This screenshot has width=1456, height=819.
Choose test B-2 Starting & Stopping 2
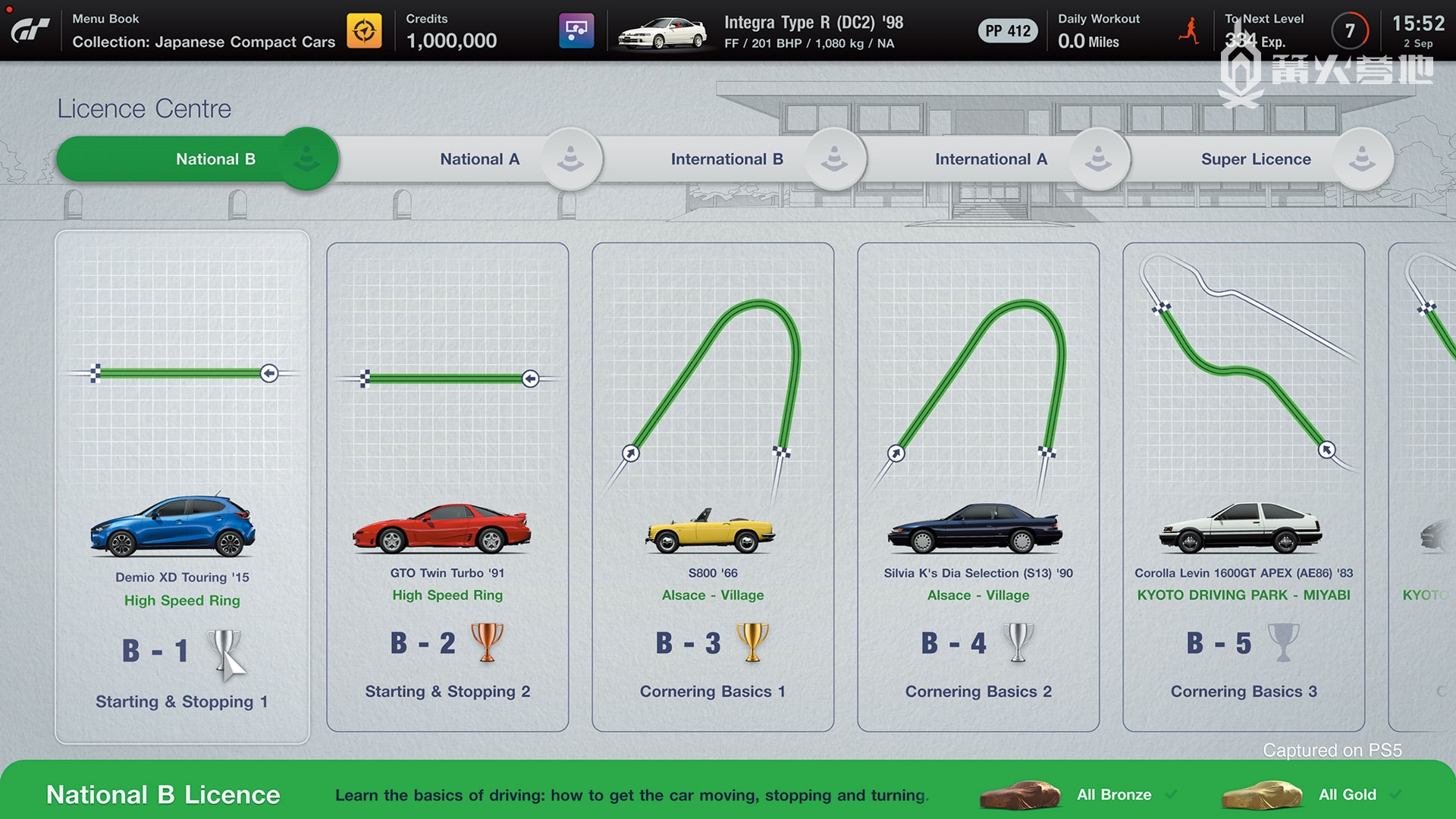tap(447, 487)
